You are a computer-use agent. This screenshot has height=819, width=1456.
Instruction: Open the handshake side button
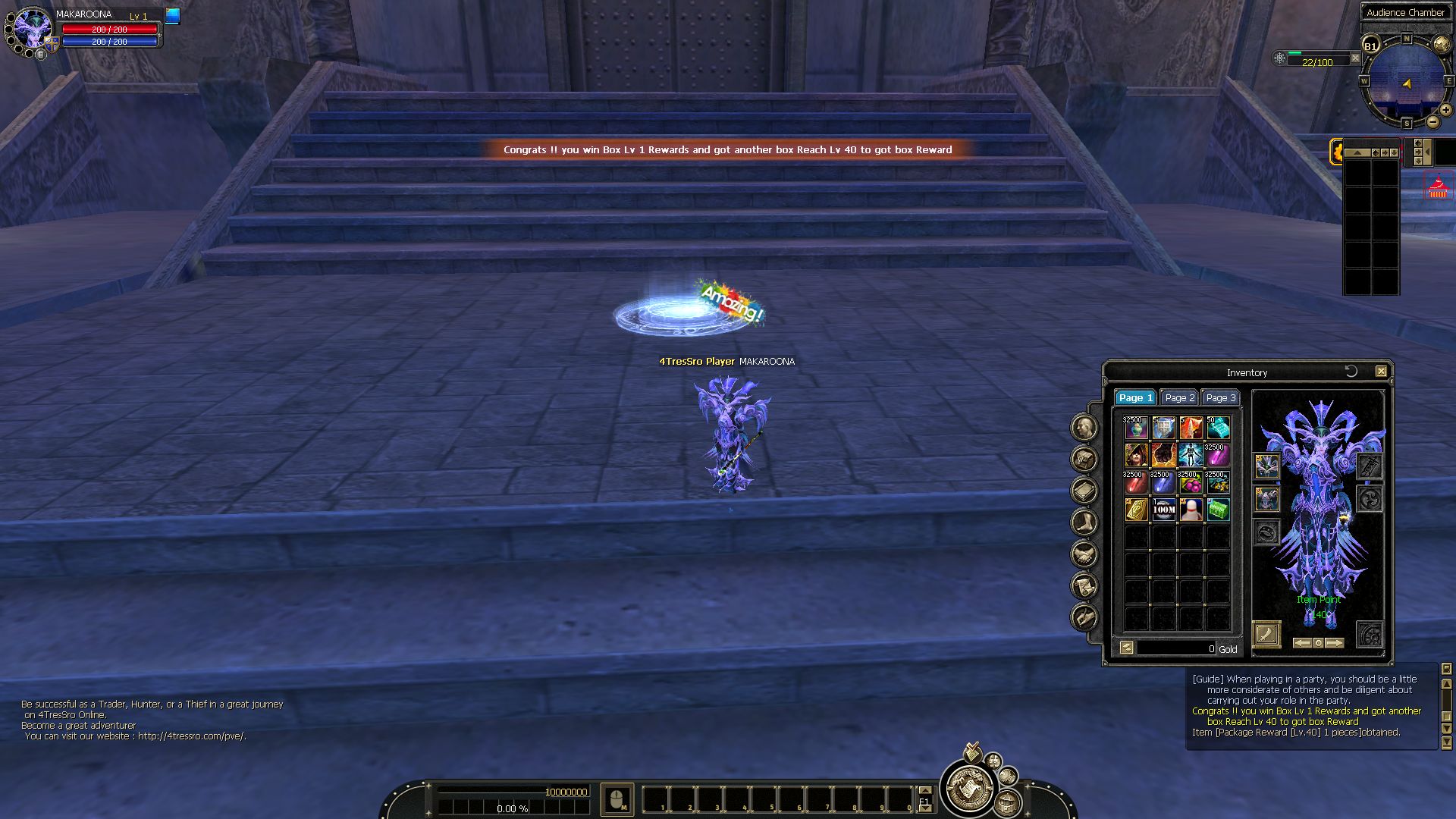1084,554
